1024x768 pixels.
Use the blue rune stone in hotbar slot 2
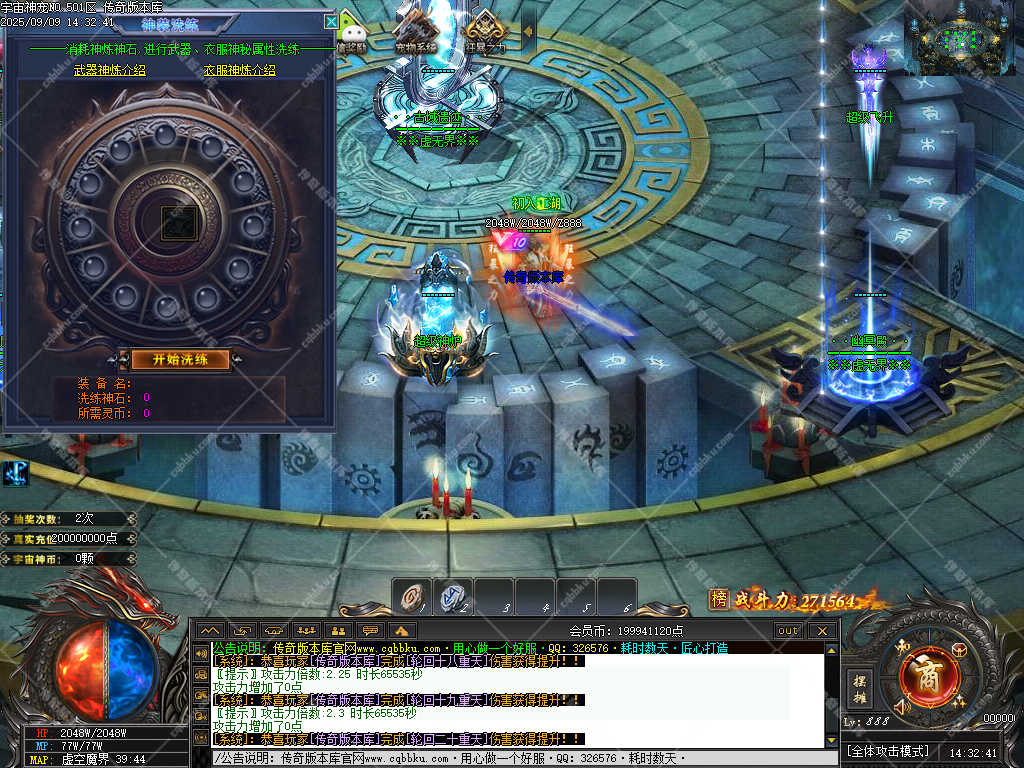[x=453, y=597]
